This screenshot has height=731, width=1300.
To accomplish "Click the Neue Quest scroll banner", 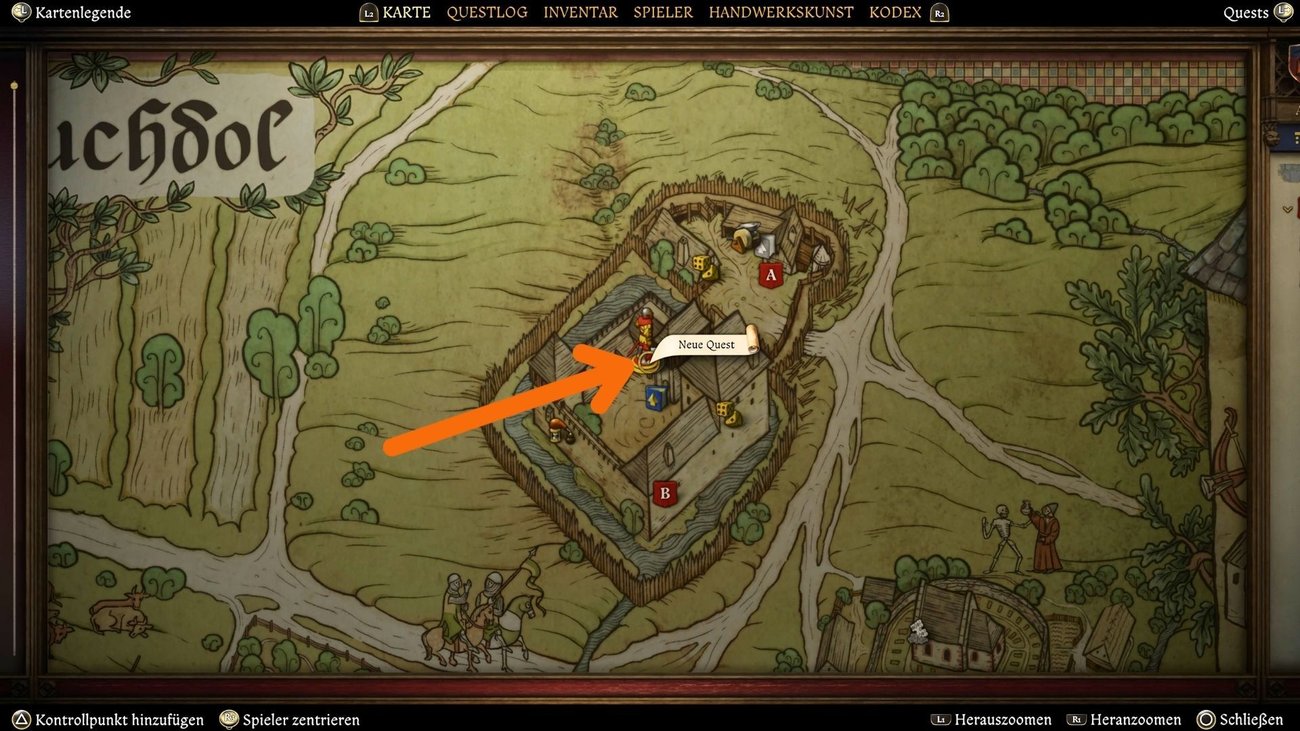I will pos(705,344).
